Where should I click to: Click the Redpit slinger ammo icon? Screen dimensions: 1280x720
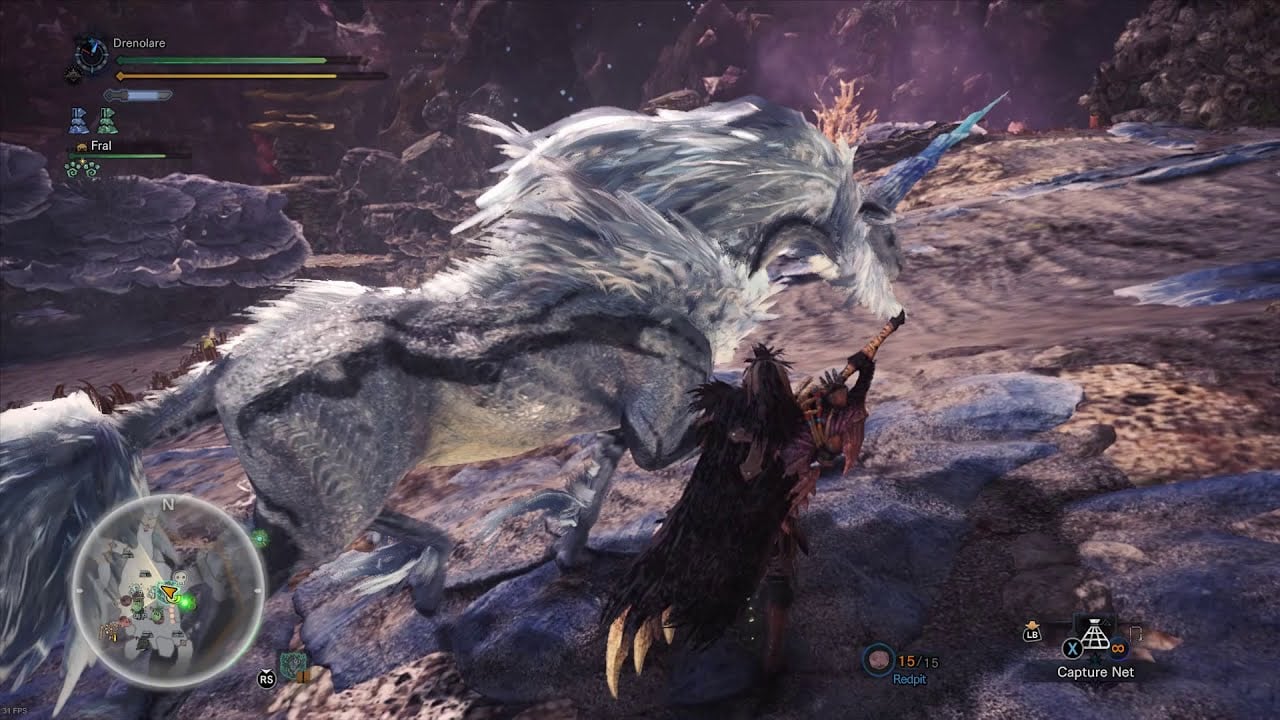pos(880,660)
